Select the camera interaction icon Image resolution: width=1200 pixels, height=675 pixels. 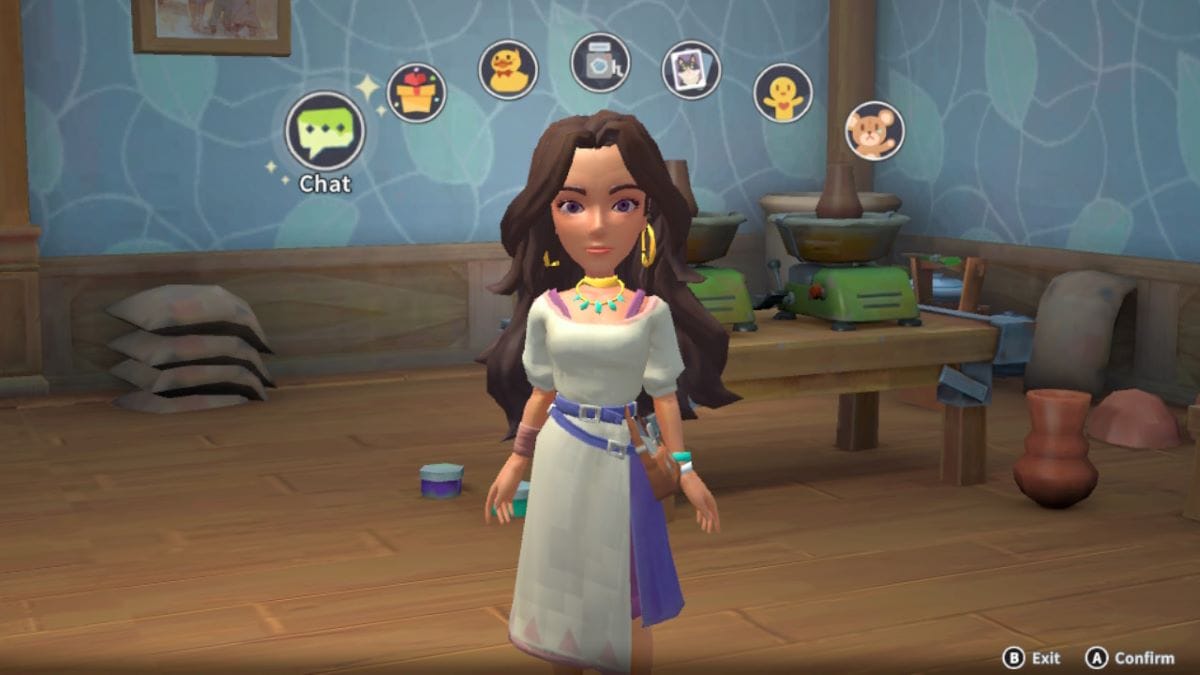[x=600, y=62]
